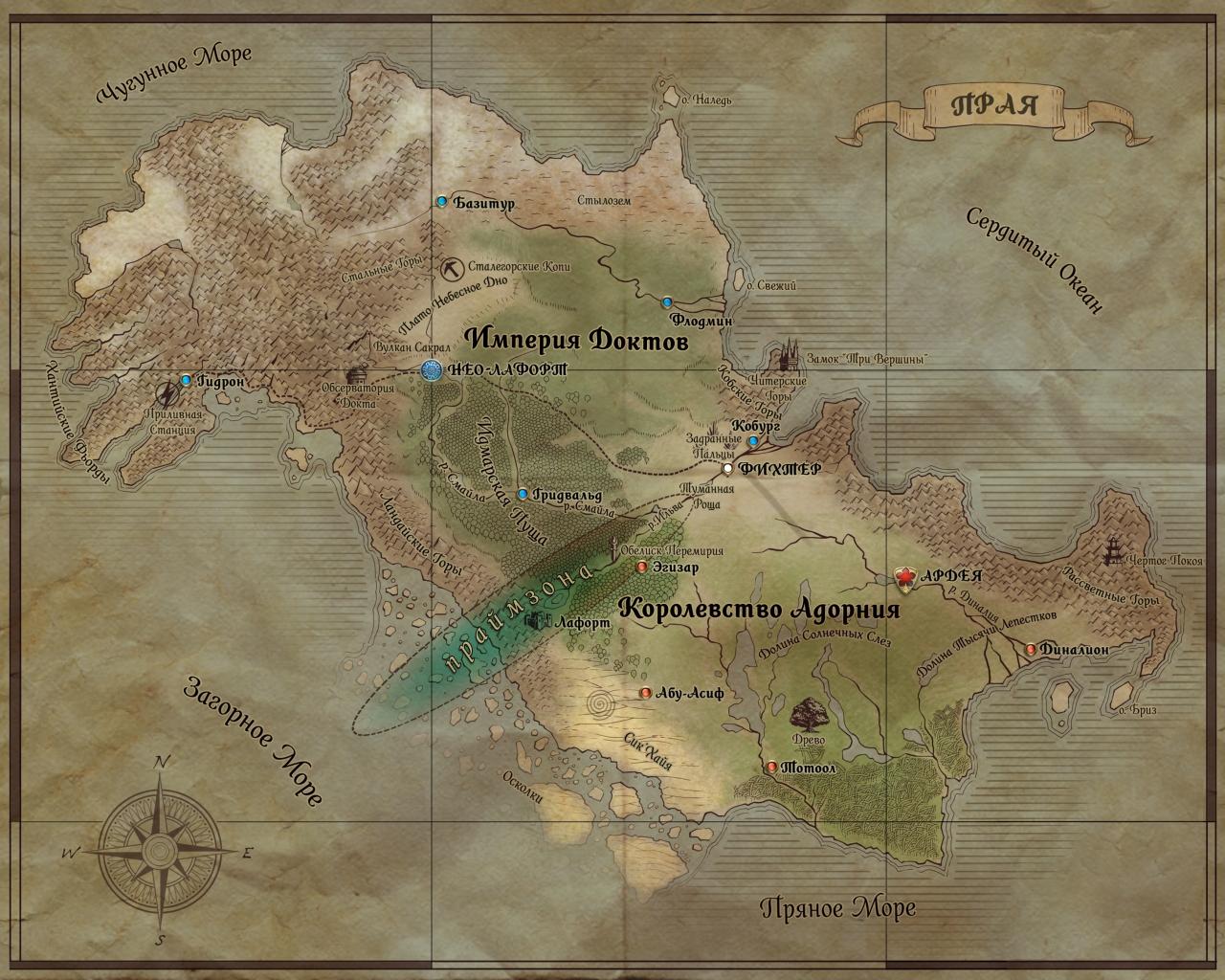Choose the Чертог Покоя pagoda icon
Viewport: 1225px width, 980px height.
tap(1116, 548)
